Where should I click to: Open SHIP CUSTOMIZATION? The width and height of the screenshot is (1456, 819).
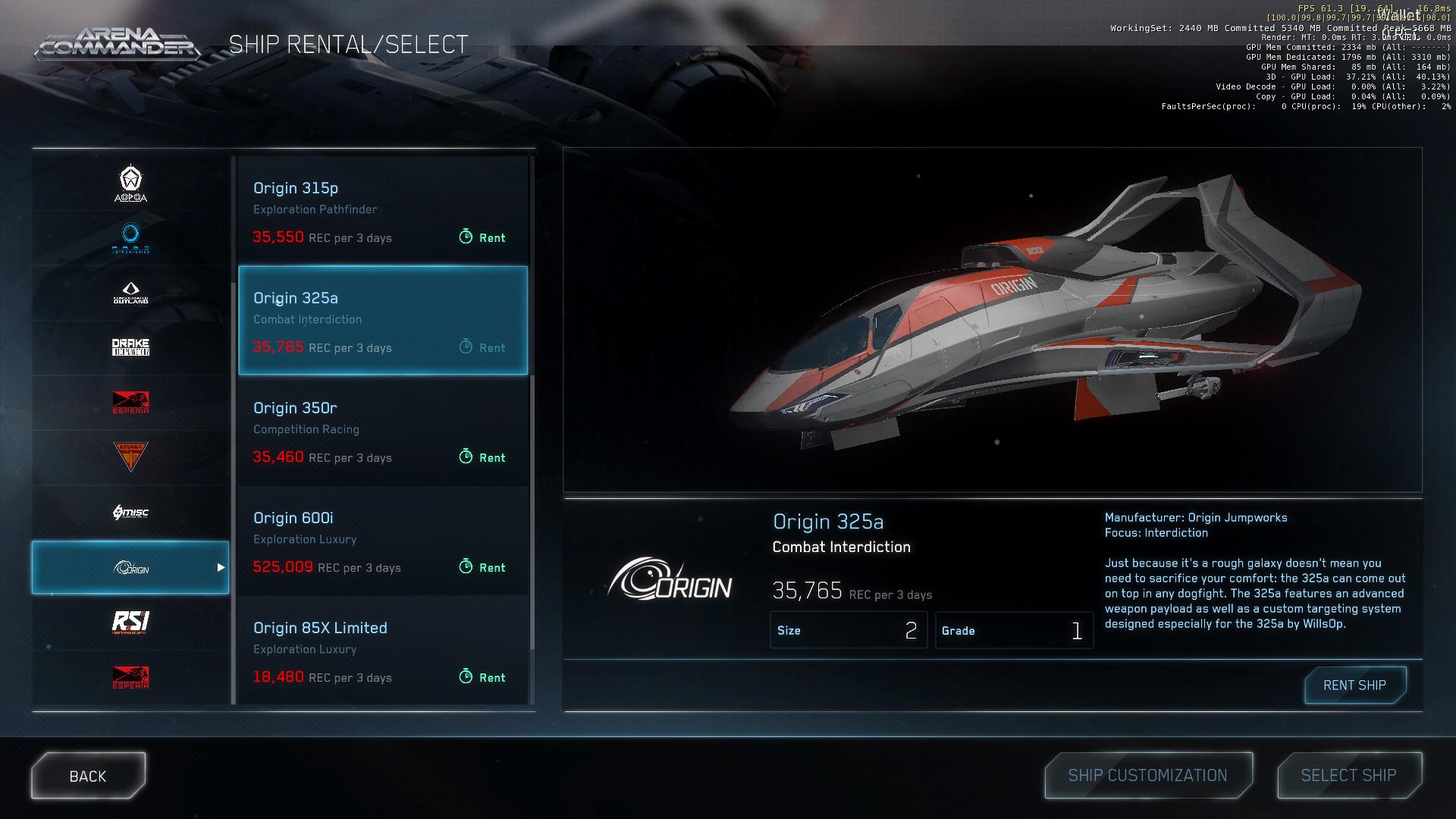point(1147,775)
